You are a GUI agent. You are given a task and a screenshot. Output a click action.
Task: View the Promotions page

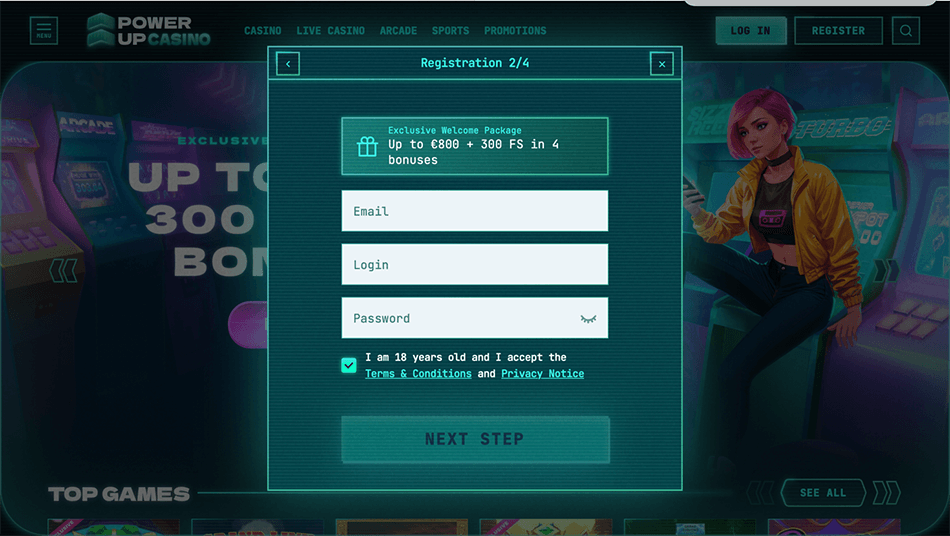(515, 31)
